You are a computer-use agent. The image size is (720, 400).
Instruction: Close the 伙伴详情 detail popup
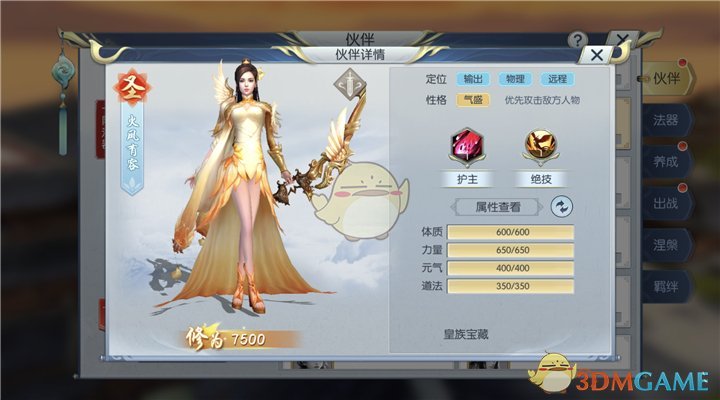(x=598, y=55)
